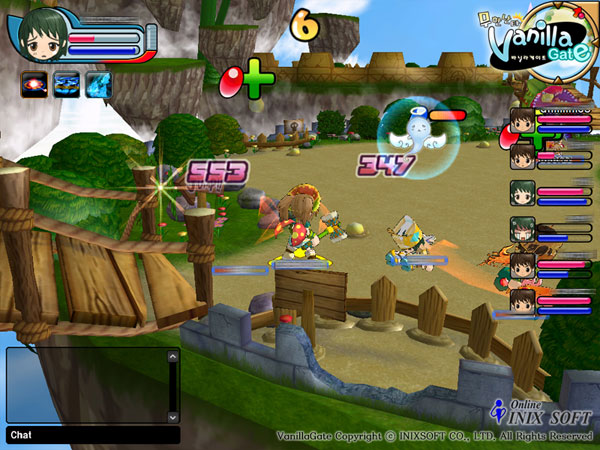The height and width of the screenshot is (450, 600).
Task: Use the blue water wave skill
Action: click(x=67, y=85)
